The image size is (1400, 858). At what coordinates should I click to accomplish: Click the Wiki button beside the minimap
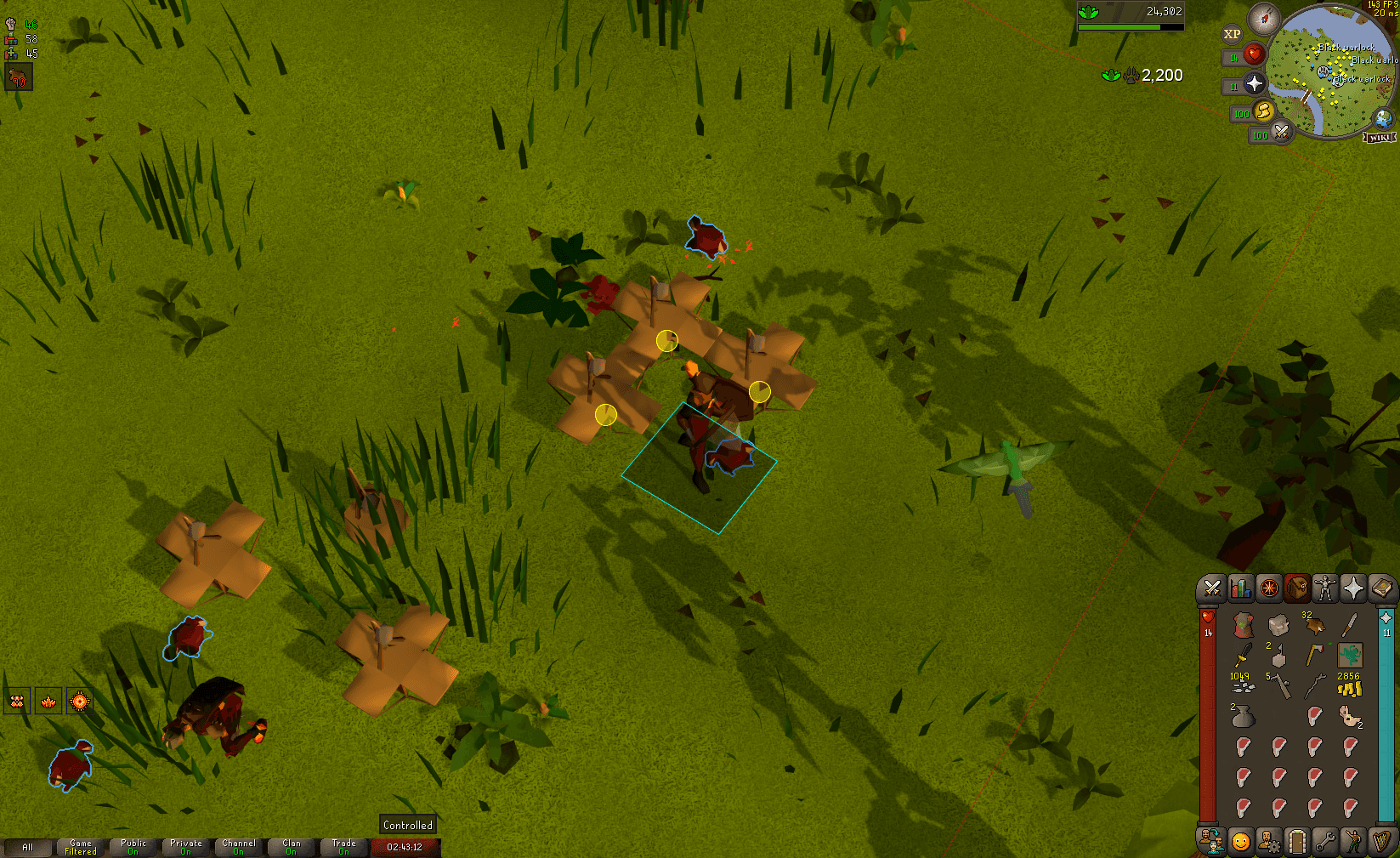pos(1381,136)
